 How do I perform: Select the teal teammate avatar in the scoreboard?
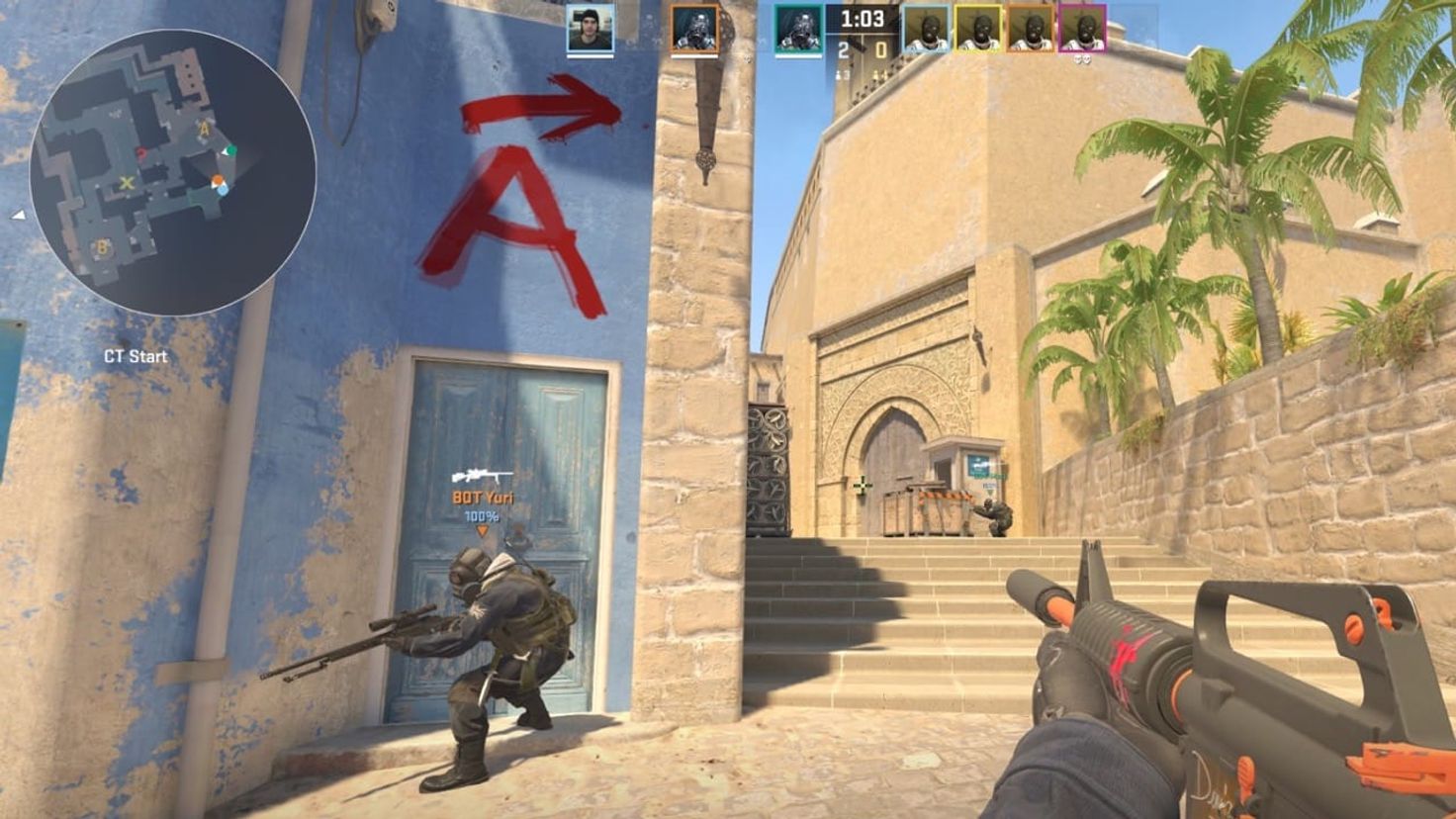(x=799, y=28)
